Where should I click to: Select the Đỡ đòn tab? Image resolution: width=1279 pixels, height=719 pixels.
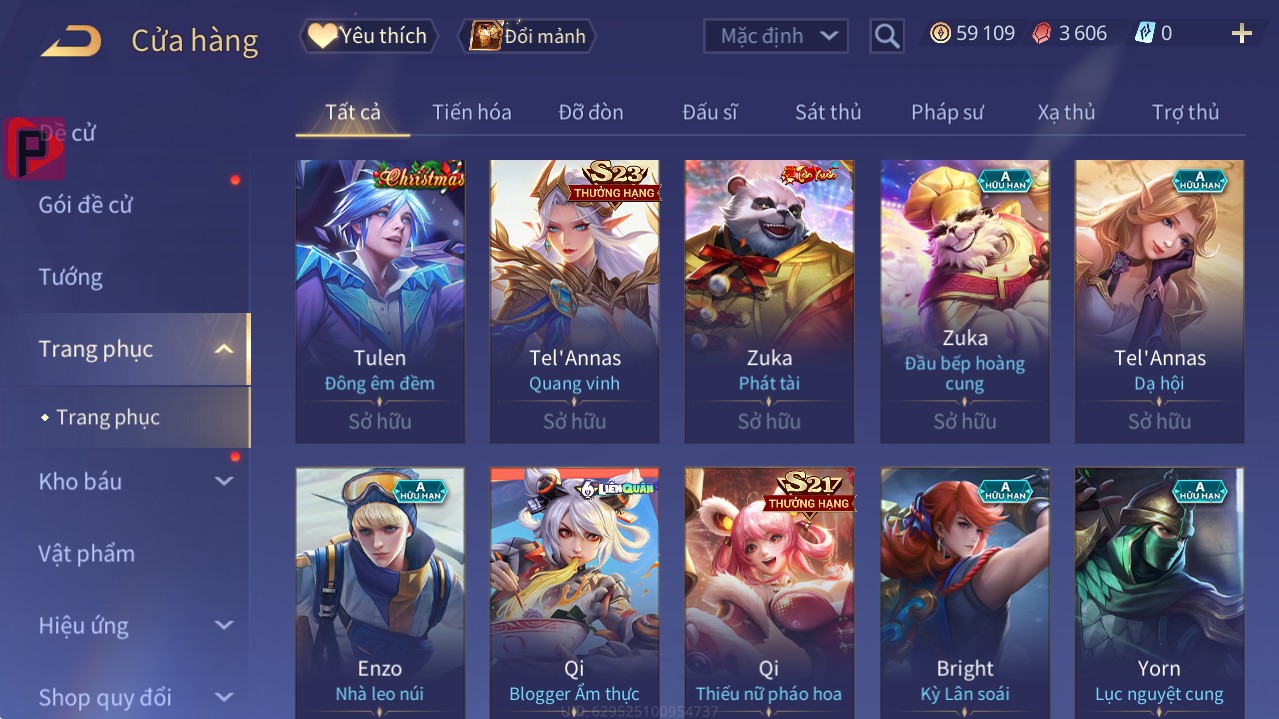pyautogui.click(x=591, y=112)
